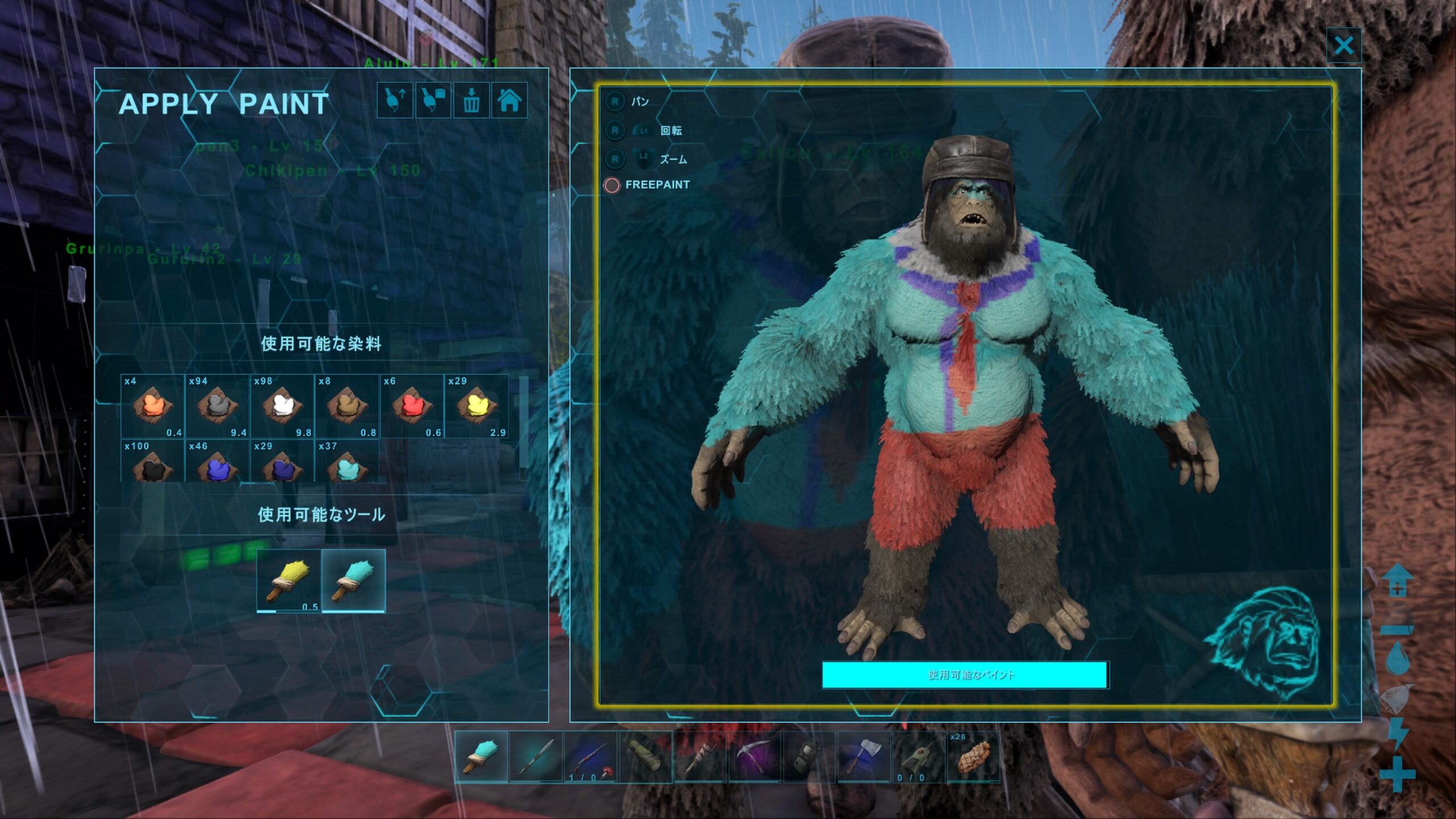Viewport: 1456px width, 819px height.
Task: Choose the yellow dye
Action: 477,406
